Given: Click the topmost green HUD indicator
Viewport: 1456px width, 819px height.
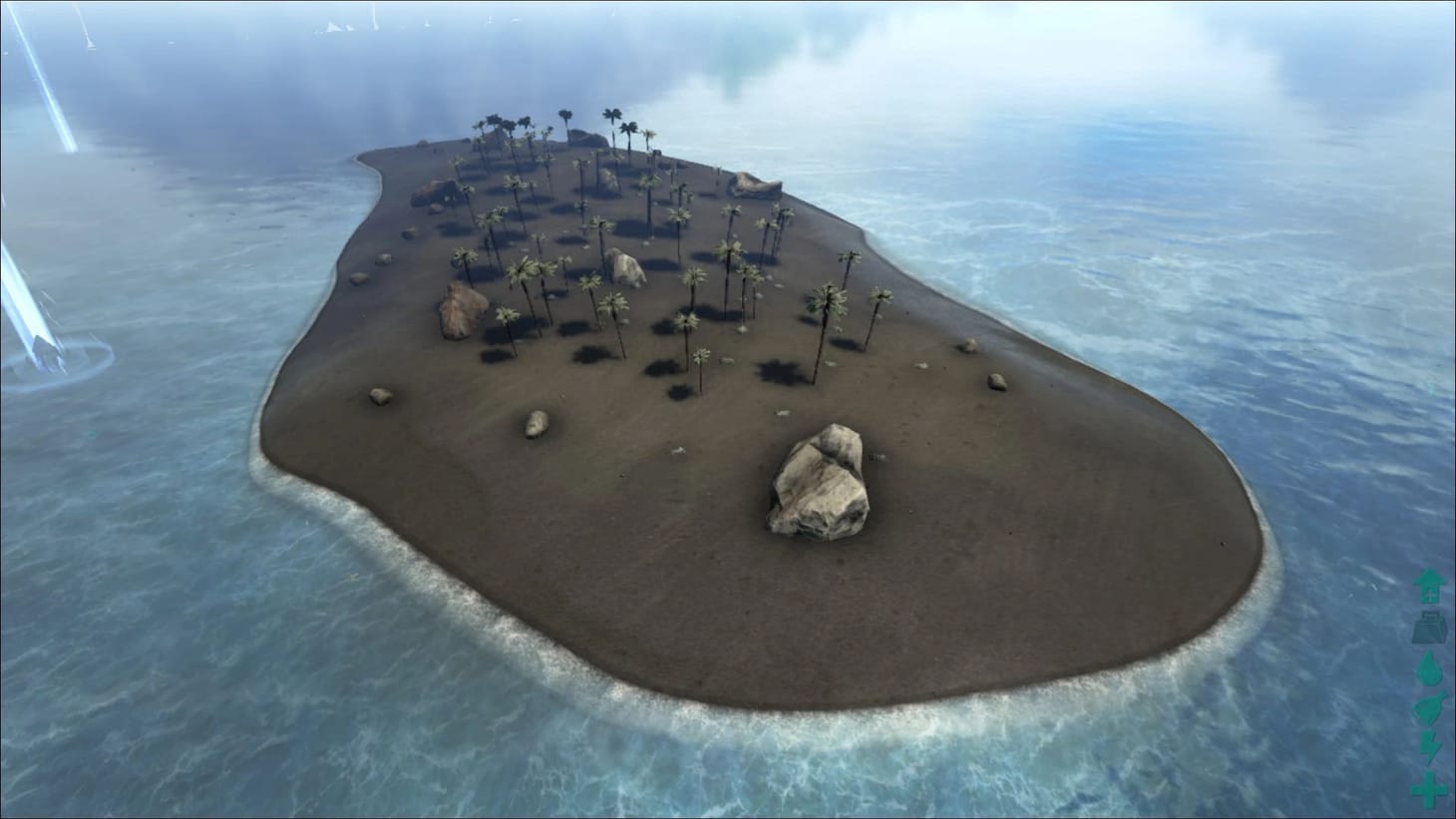Looking at the screenshot, I should [x=1430, y=587].
